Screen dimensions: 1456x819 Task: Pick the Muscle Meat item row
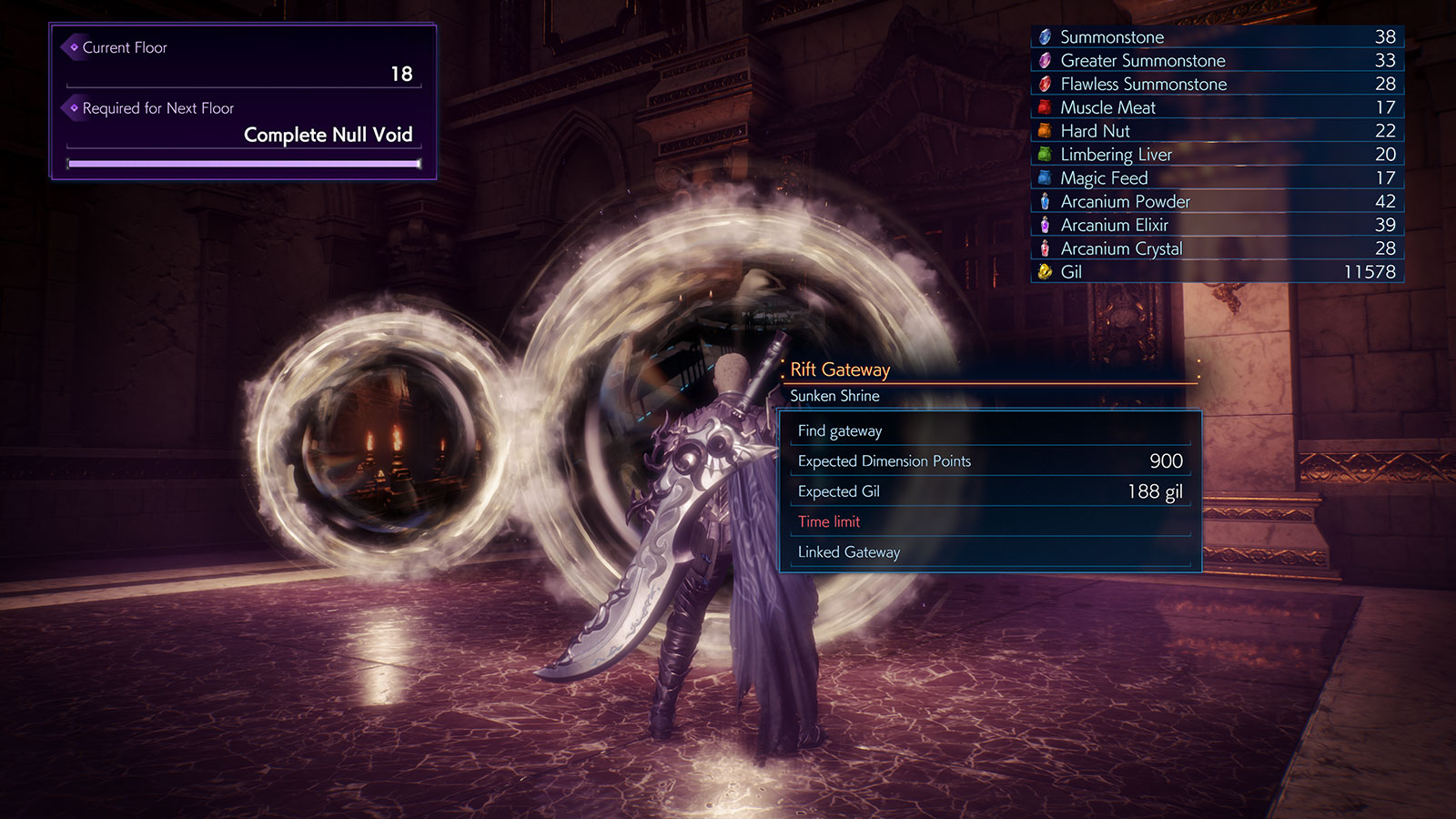coord(1217,107)
